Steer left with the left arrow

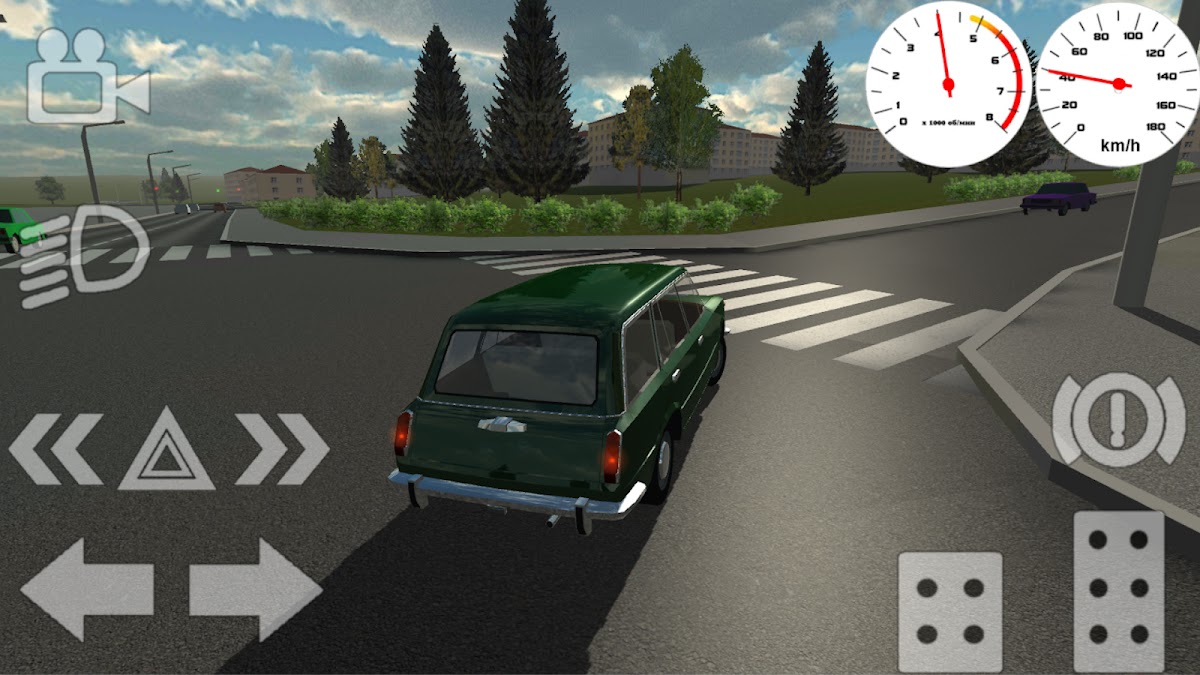pyautogui.click(x=87, y=589)
